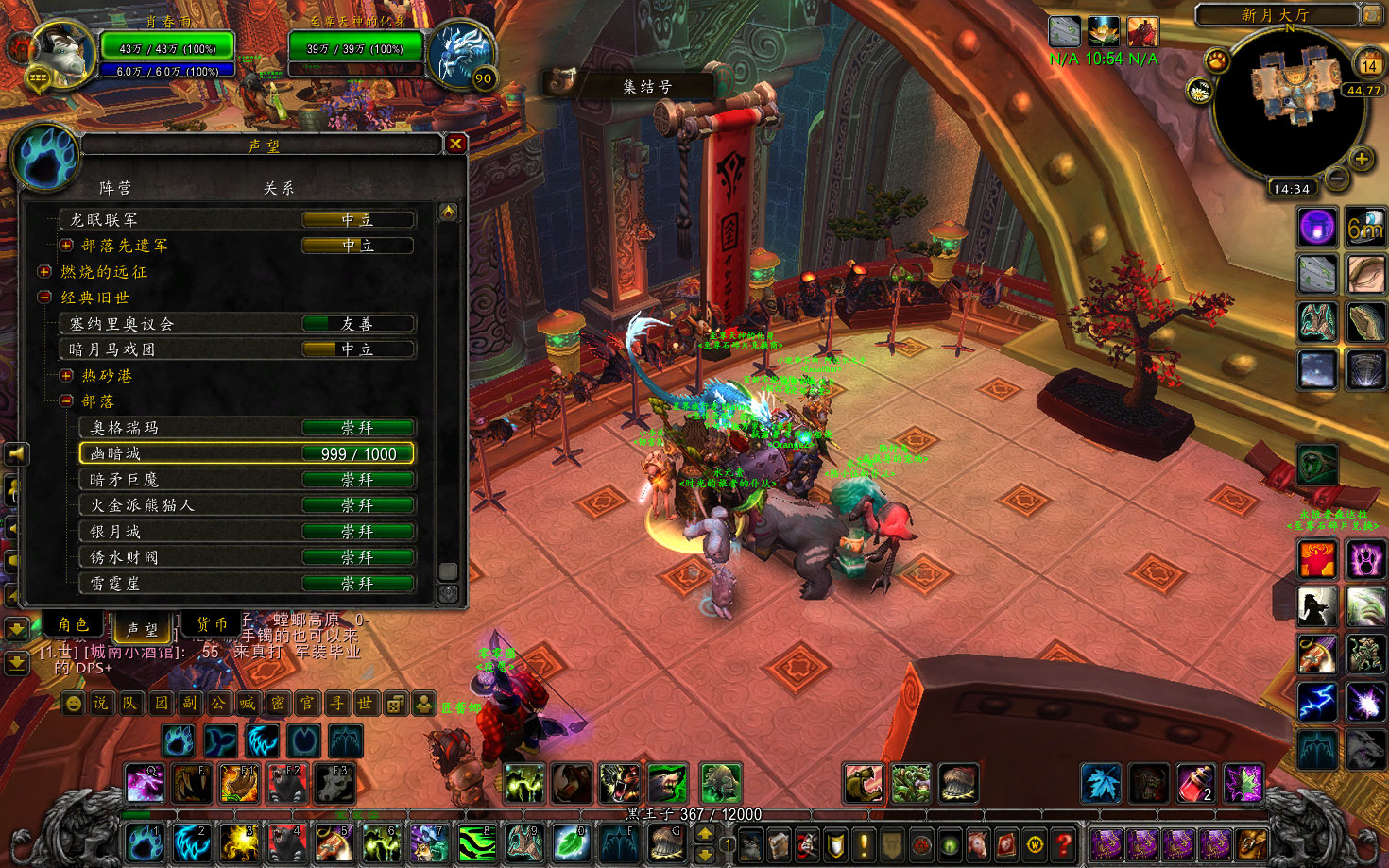Switch to the 角色 character tab
This screenshot has width=1389, height=868.
pyautogui.click(x=73, y=624)
